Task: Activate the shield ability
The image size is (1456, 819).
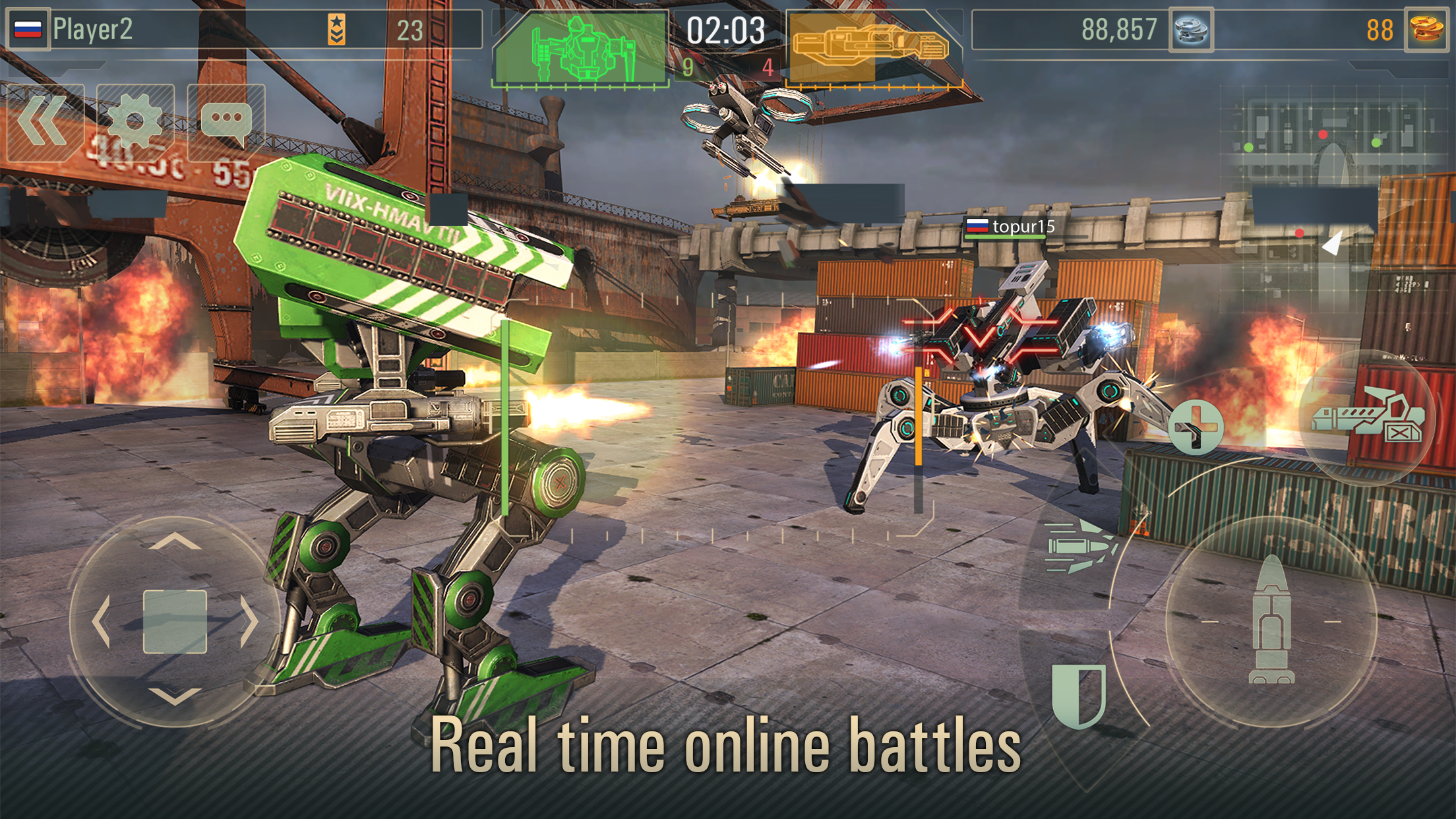Action: pyautogui.click(x=1079, y=694)
